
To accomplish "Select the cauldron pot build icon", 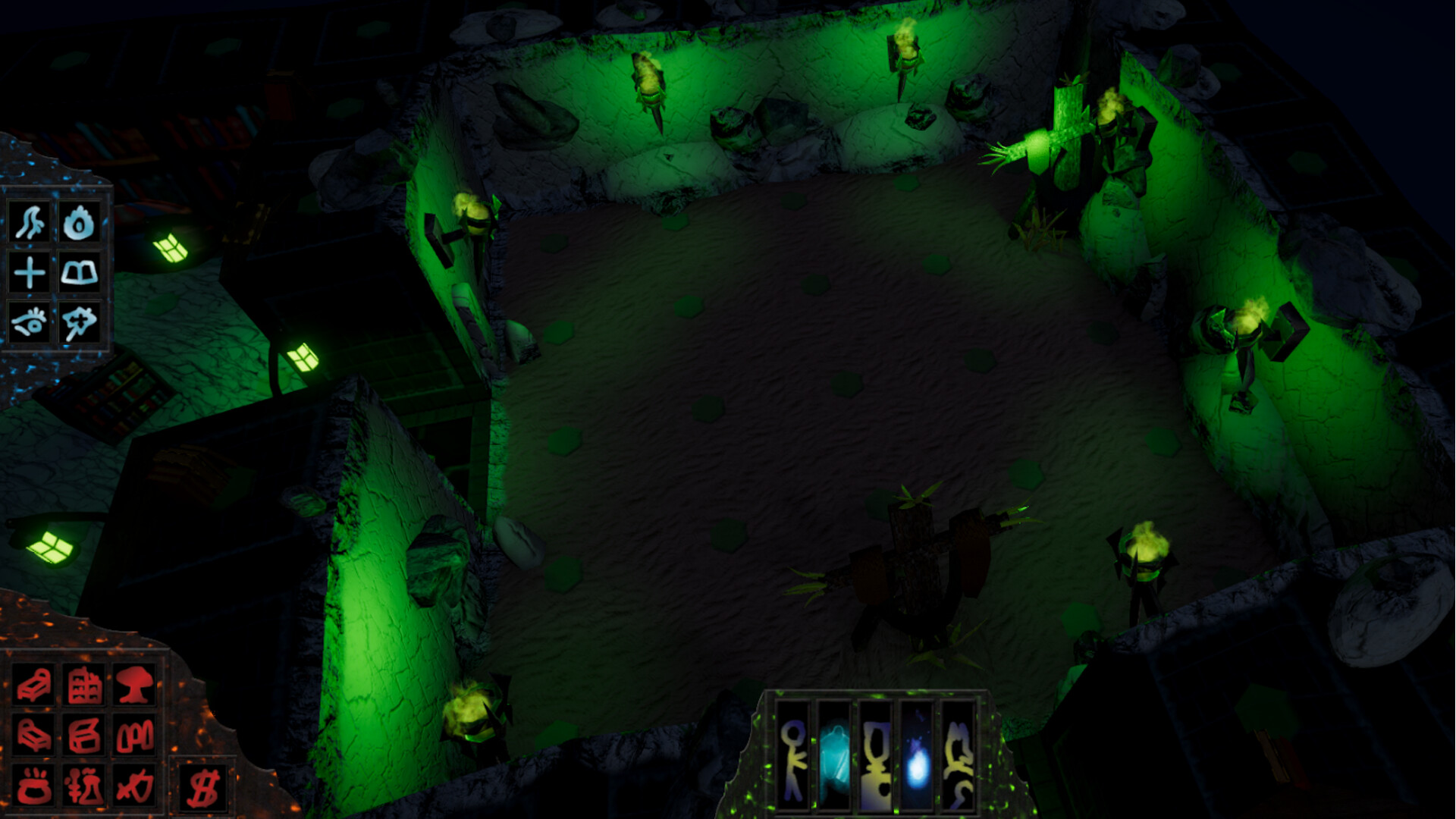I will tap(34, 785).
